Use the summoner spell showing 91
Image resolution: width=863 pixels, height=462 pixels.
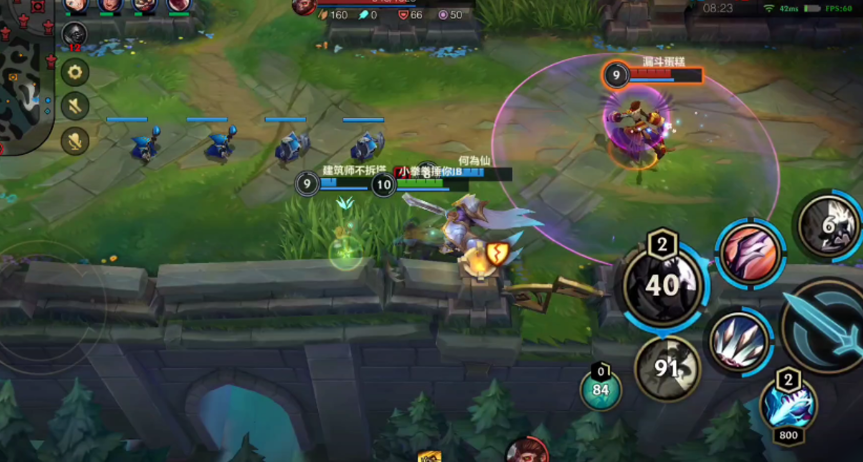(x=668, y=366)
